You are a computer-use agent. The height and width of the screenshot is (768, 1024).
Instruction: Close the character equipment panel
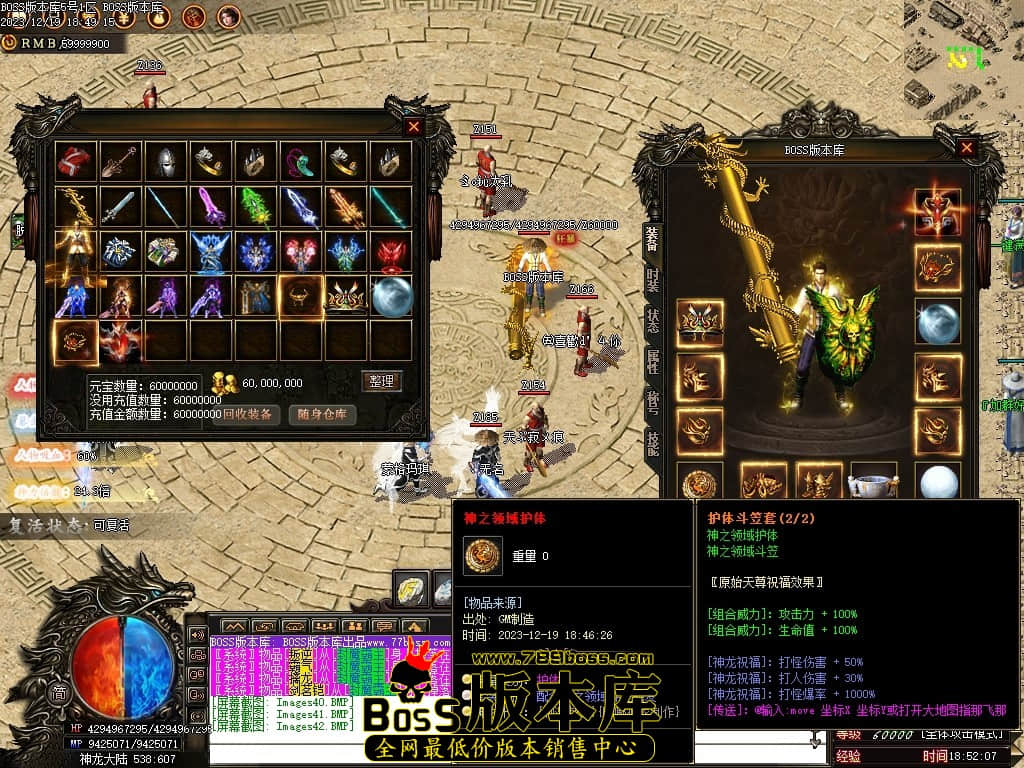click(966, 148)
